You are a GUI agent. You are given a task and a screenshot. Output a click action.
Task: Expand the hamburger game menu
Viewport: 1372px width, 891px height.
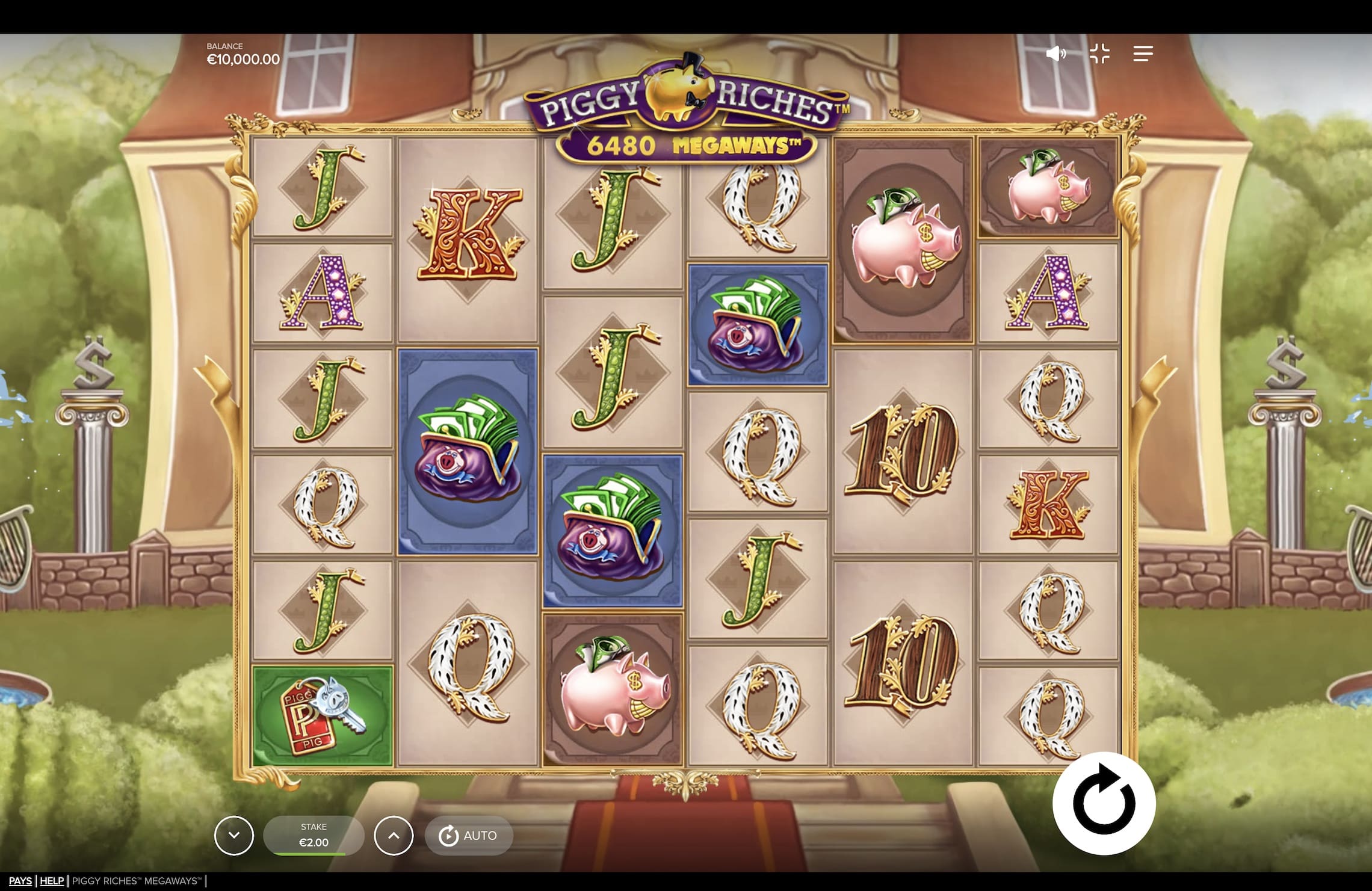[1143, 54]
